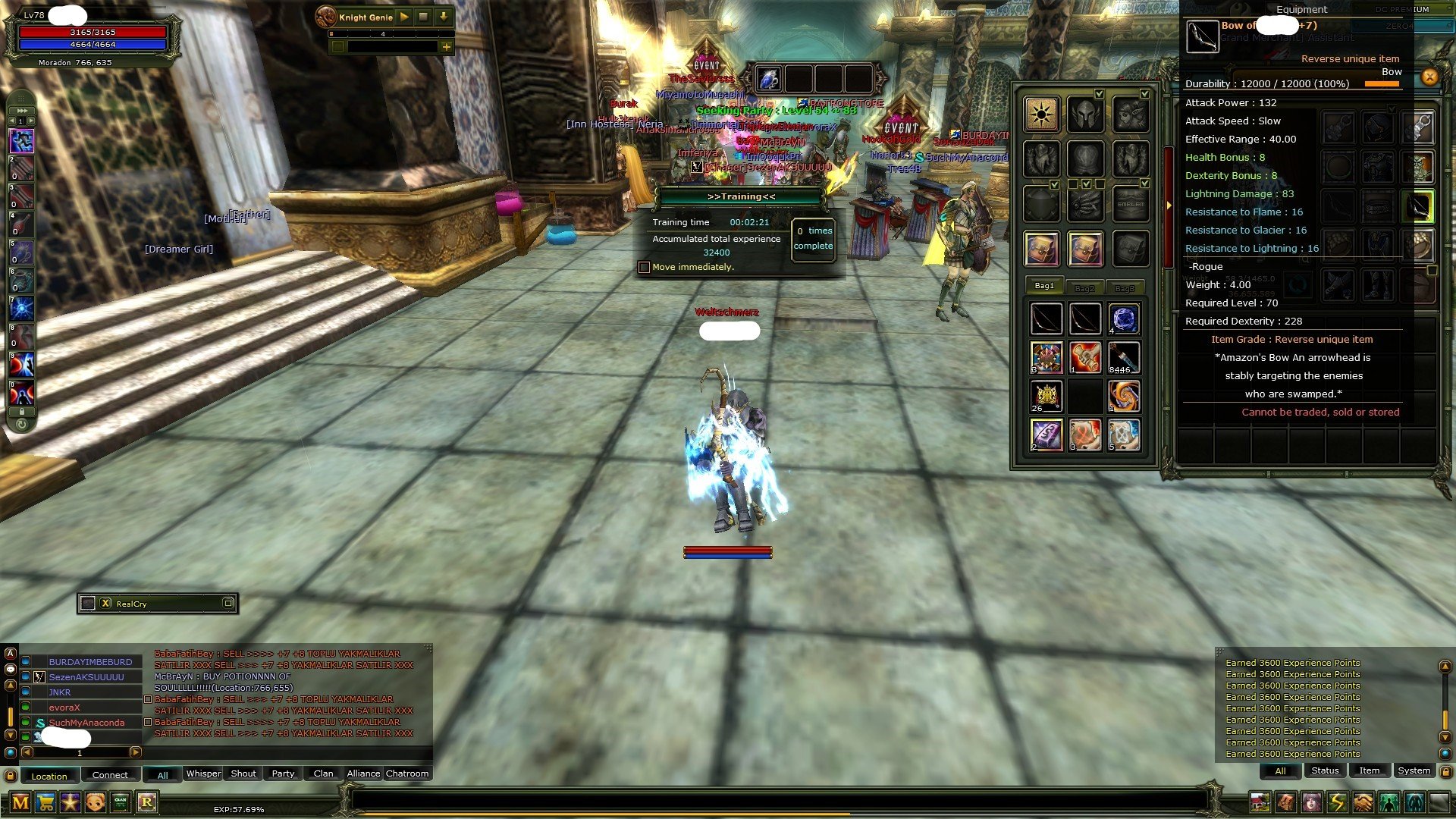Switch to the Bag2 inventory tab

(x=1084, y=287)
